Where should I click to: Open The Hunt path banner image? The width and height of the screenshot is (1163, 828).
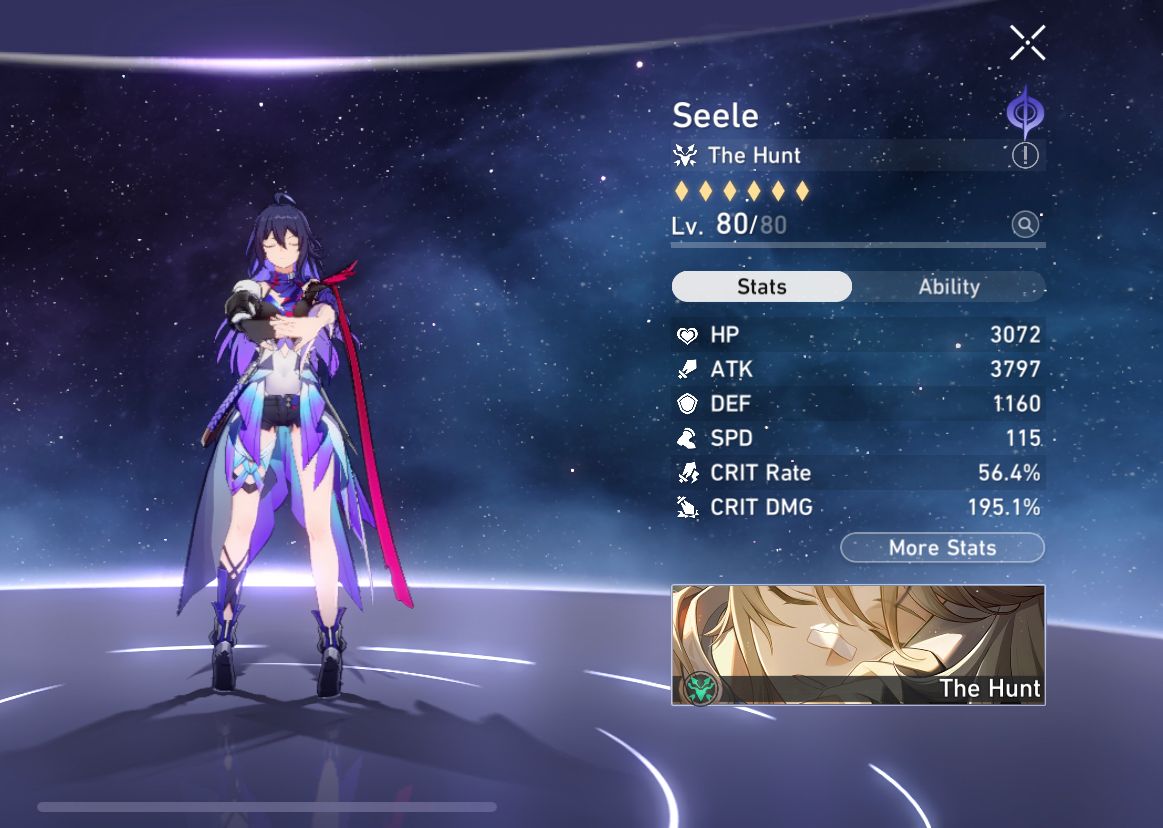tap(858, 645)
